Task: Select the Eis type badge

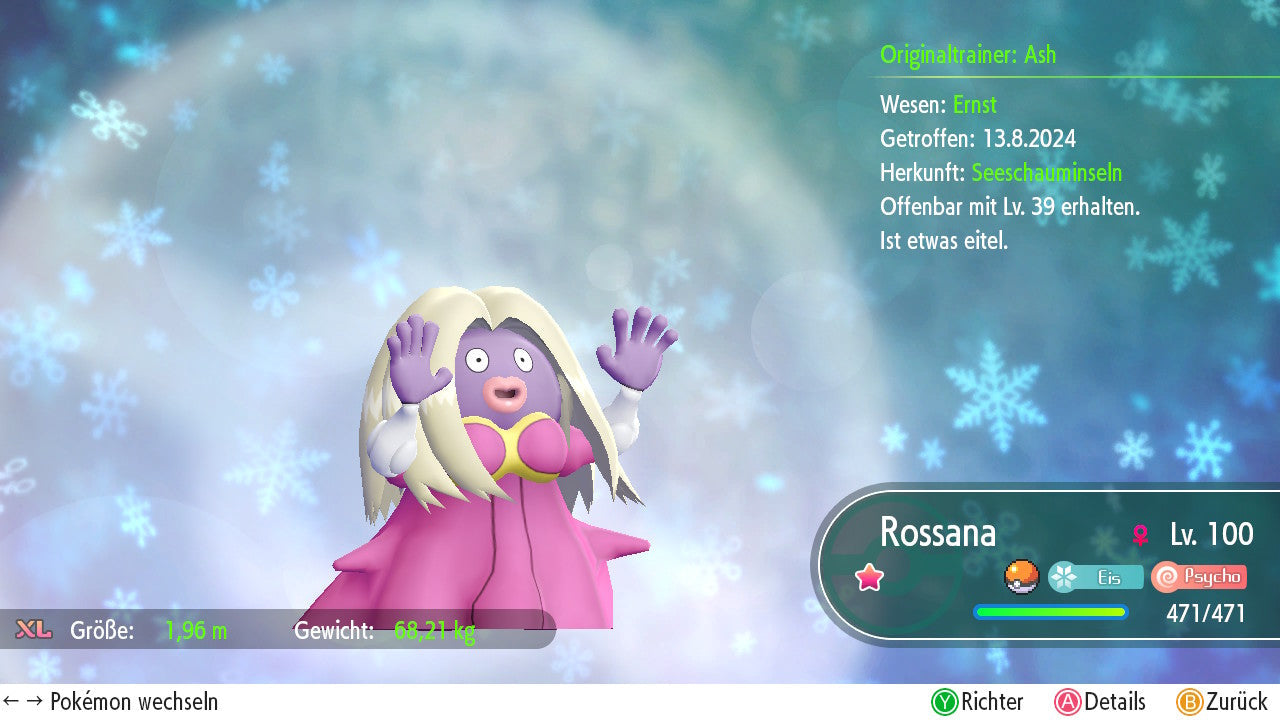Action: coord(1096,577)
